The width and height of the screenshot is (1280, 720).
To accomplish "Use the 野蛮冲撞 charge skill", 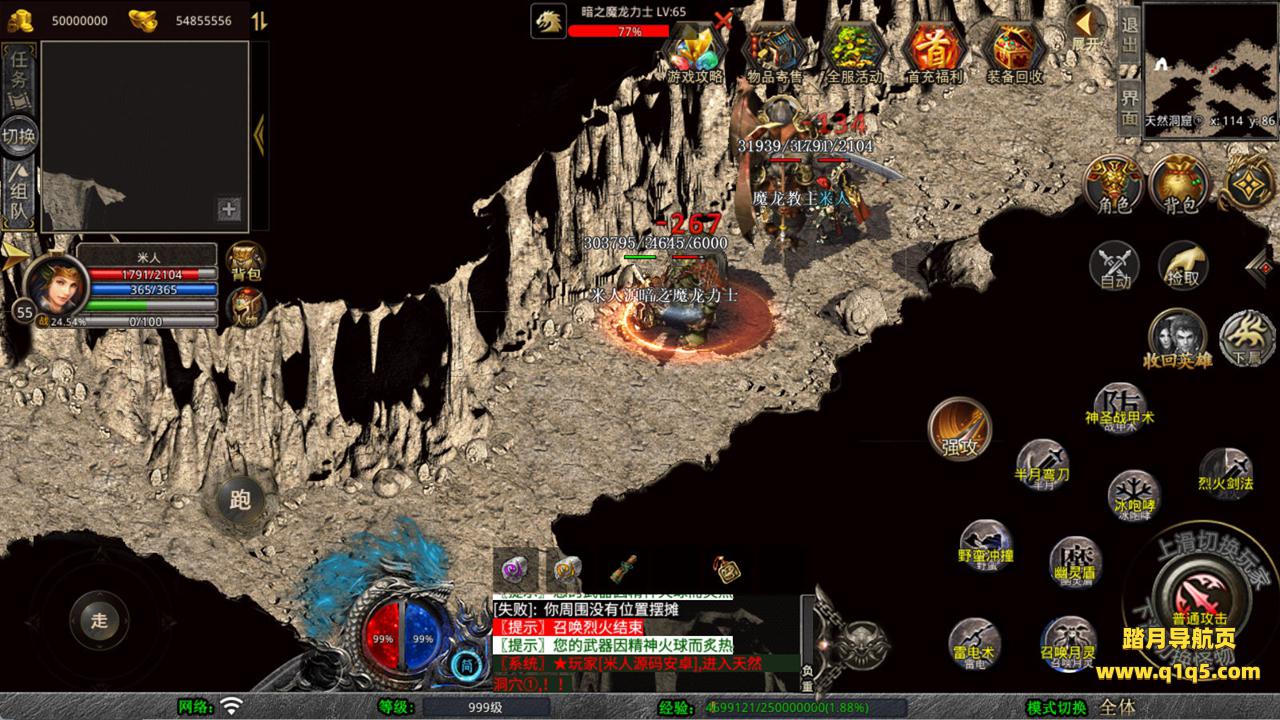I will pyautogui.click(x=986, y=544).
